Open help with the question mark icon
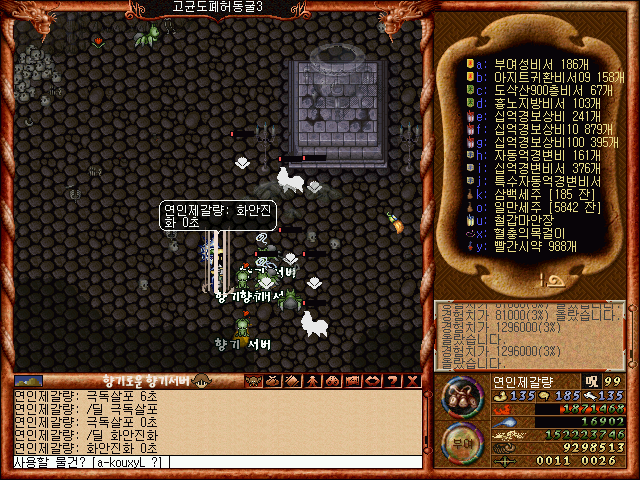 tap(390, 380)
